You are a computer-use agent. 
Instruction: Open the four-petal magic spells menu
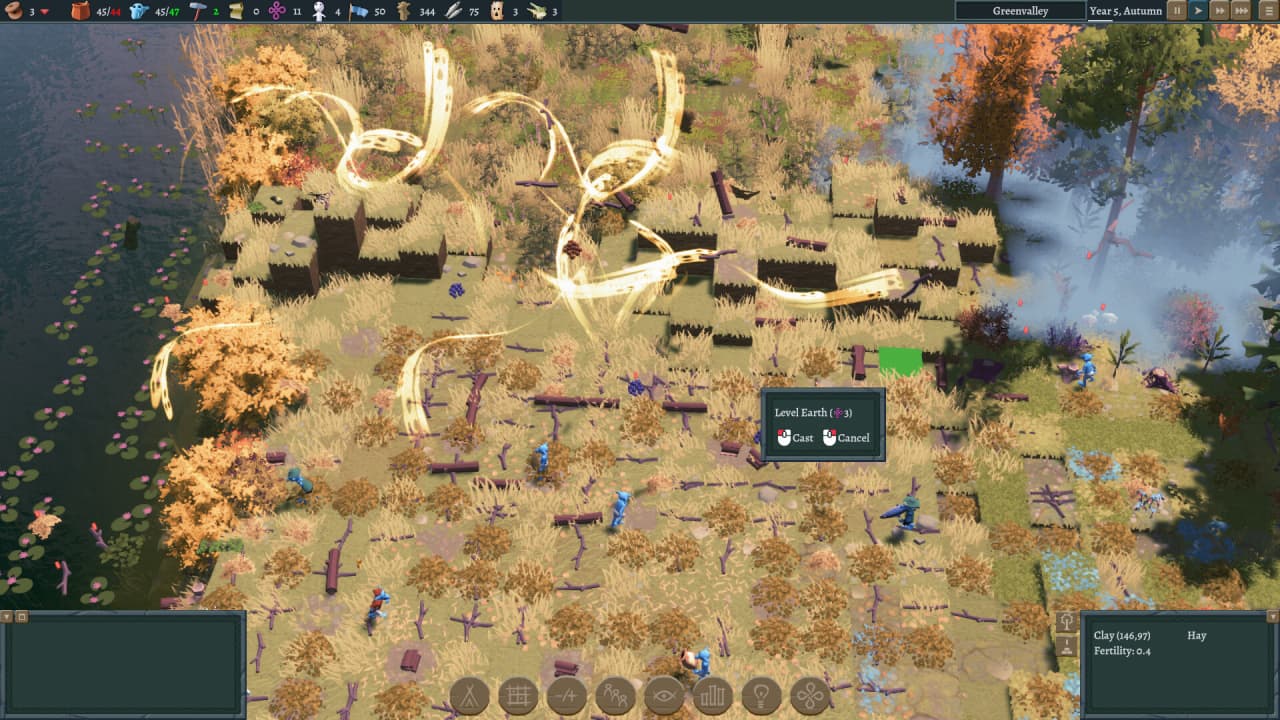810,696
